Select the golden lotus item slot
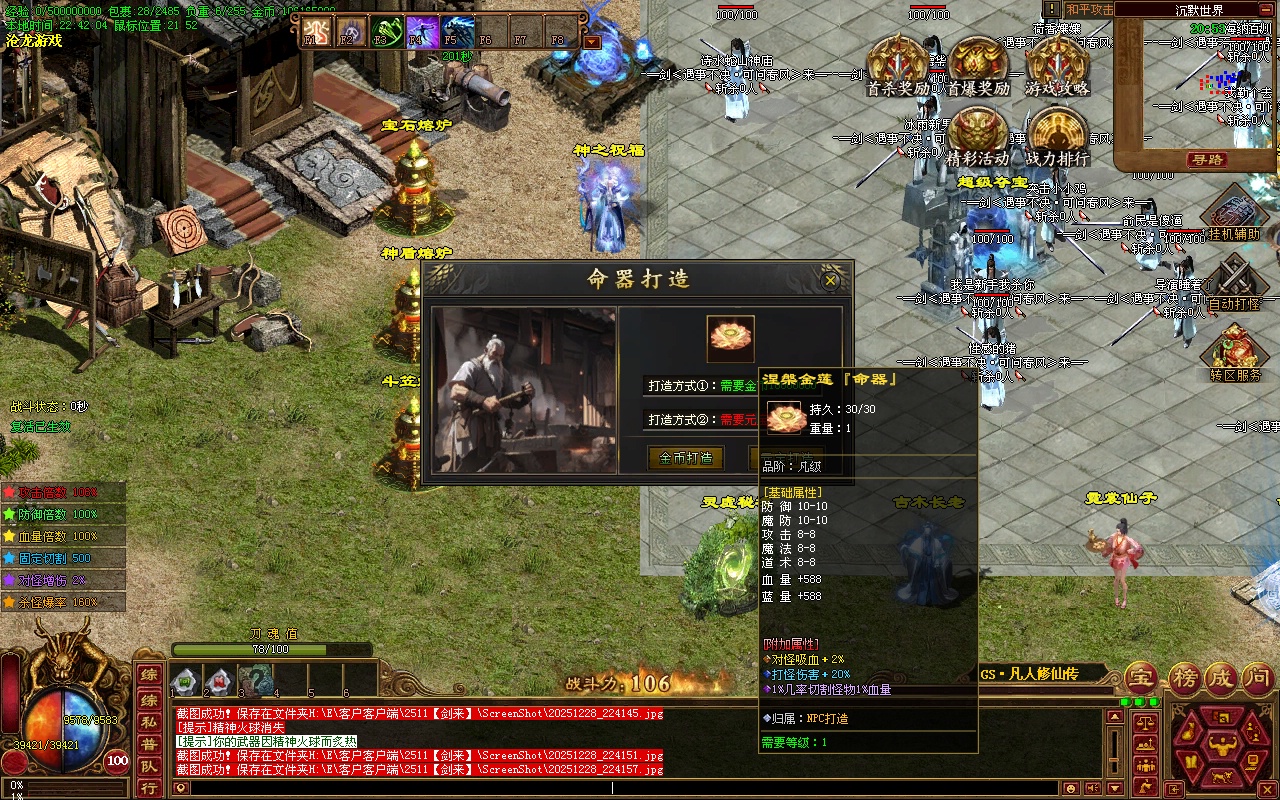The image size is (1280, 800). click(730, 338)
